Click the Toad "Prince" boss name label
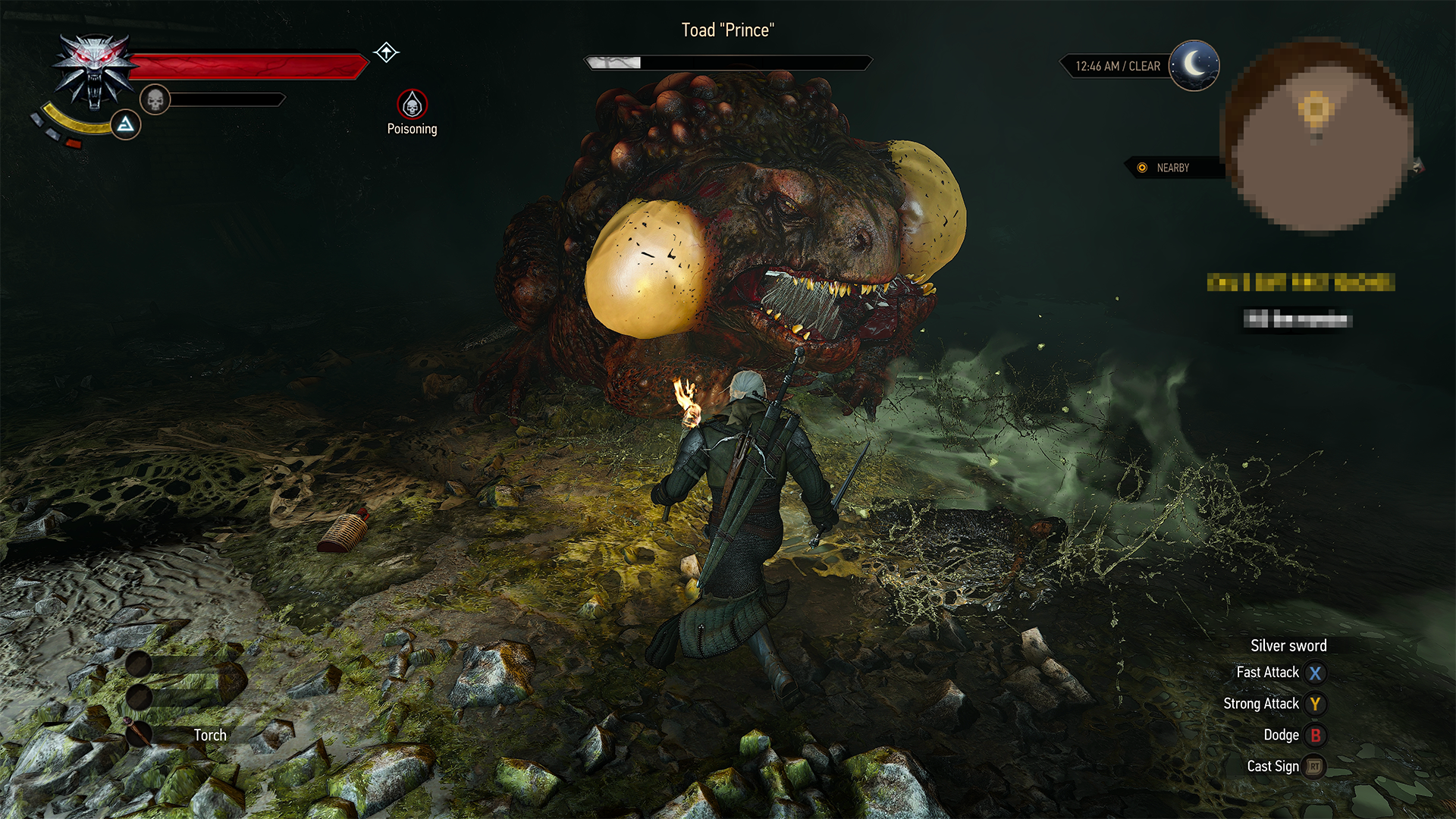The image size is (1456, 819). coord(727,30)
